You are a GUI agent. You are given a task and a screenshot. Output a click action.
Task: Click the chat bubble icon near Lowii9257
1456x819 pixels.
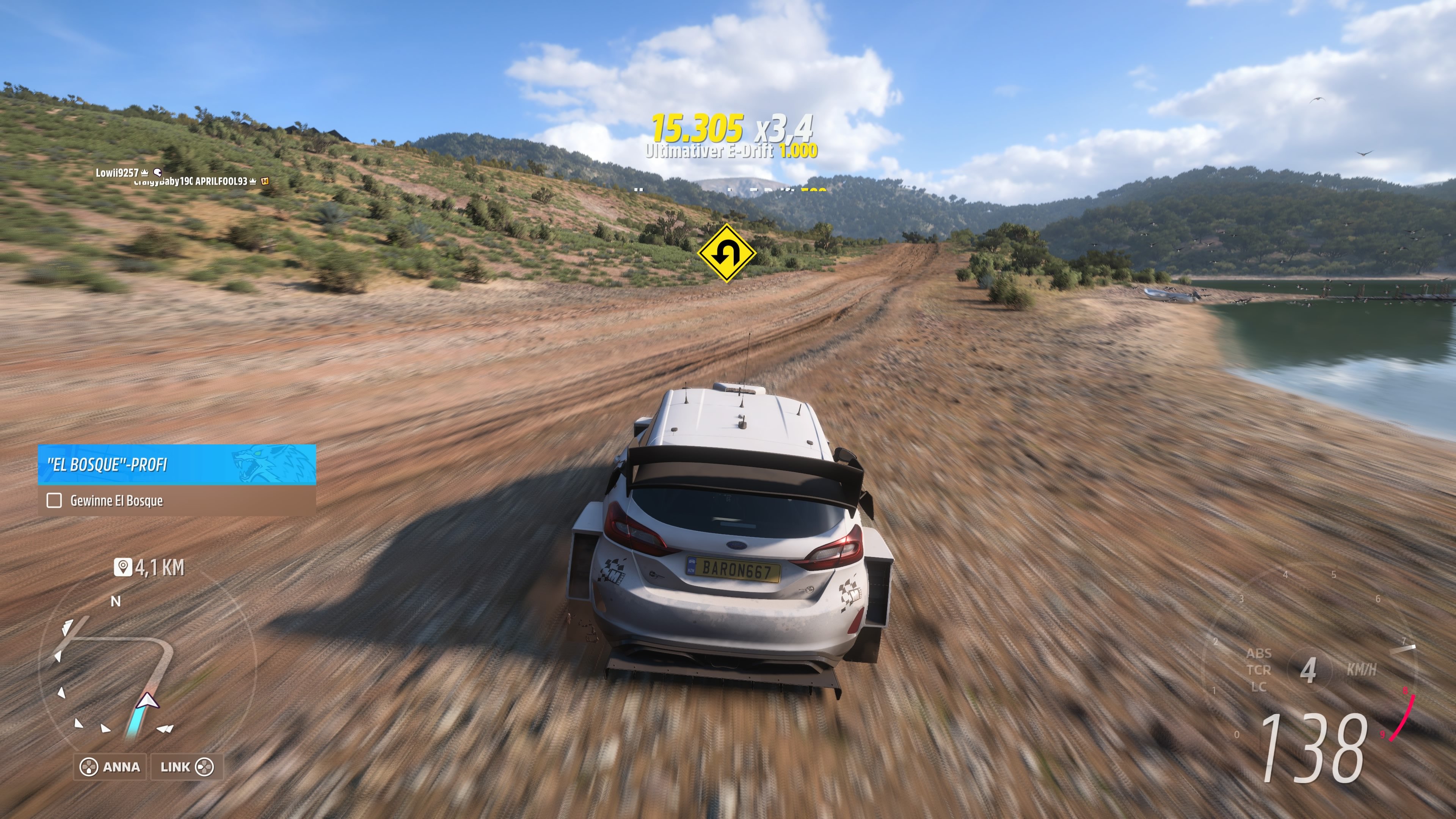(158, 173)
